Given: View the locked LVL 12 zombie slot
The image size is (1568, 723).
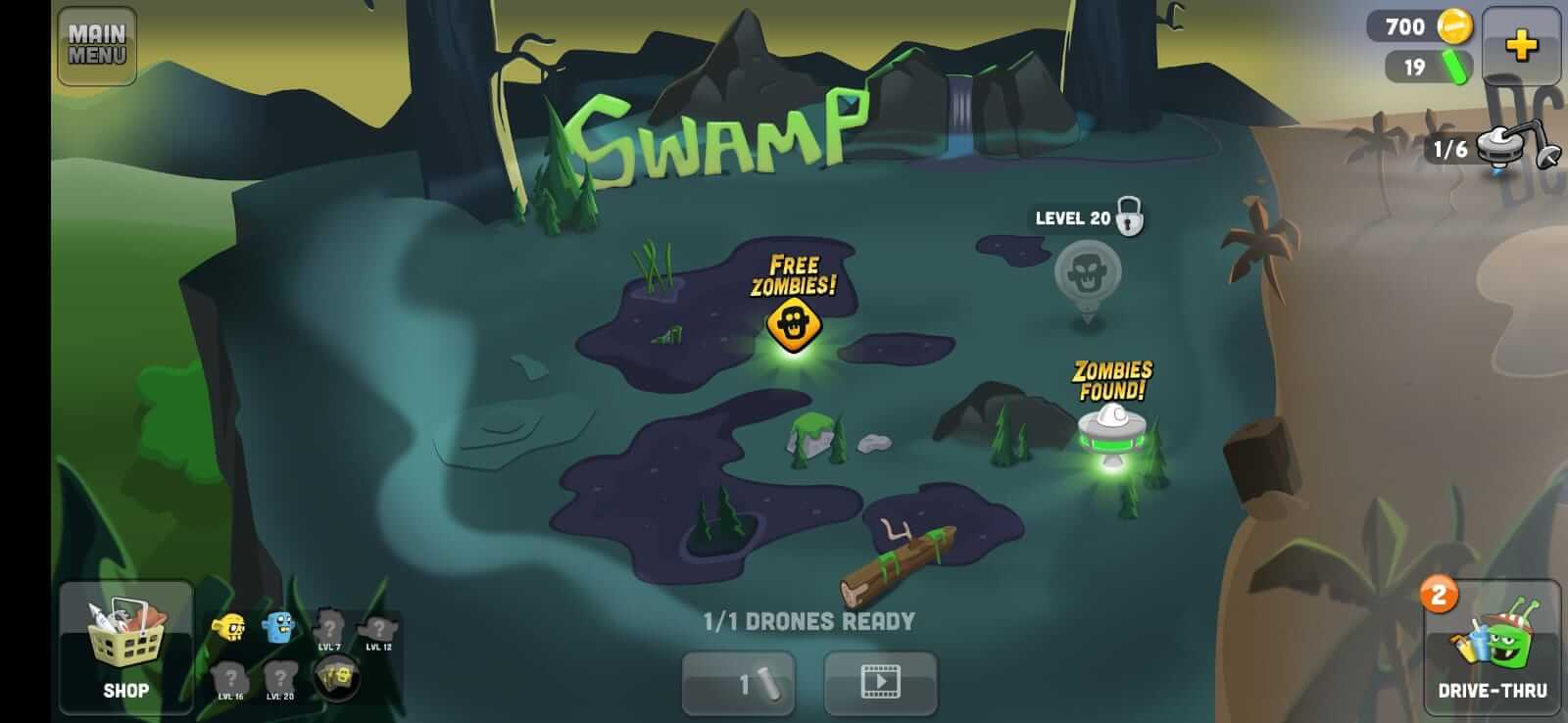Looking at the screenshot, I should pyautogui.click(x=379, y=627).
